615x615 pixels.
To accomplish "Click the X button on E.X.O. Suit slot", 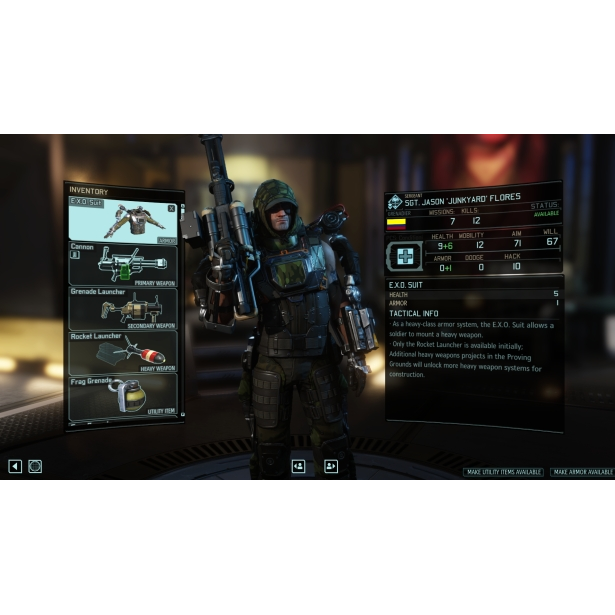I will (171, 208).
